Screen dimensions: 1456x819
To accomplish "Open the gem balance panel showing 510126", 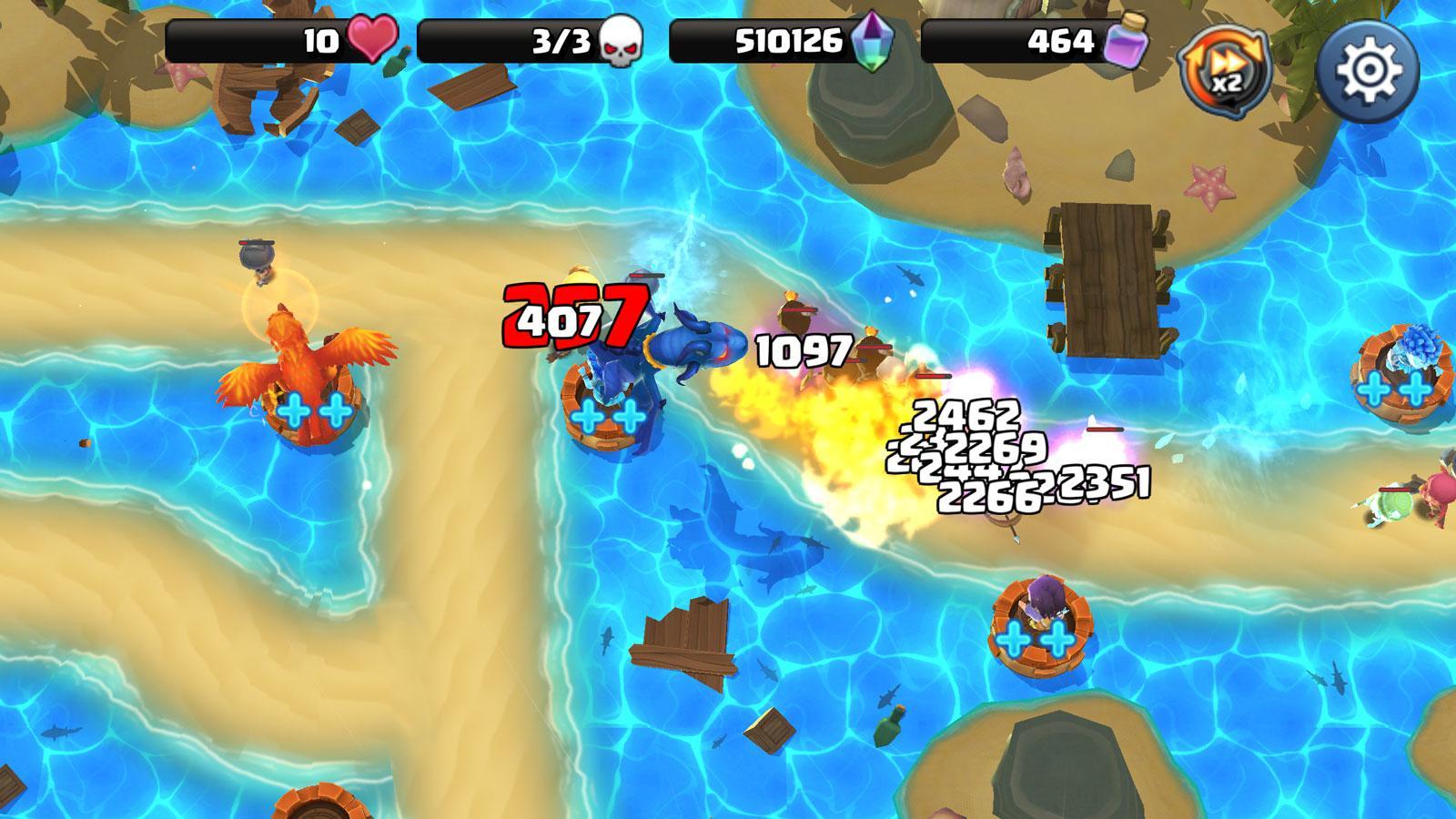I will coord(787,40).
